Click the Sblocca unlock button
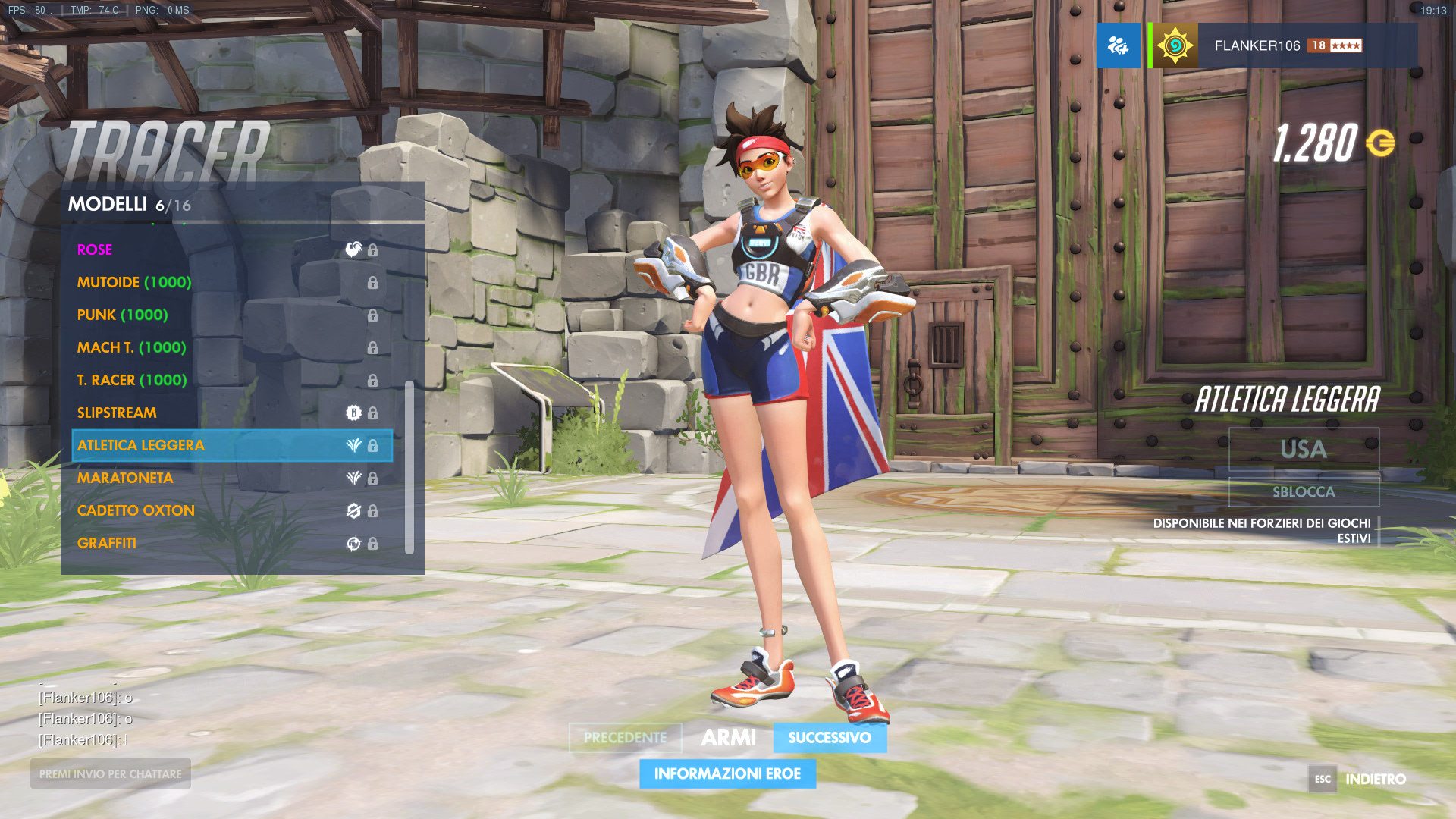Image resolution: width=1456 pixels, height=819 pixels. click(1304, 491)
